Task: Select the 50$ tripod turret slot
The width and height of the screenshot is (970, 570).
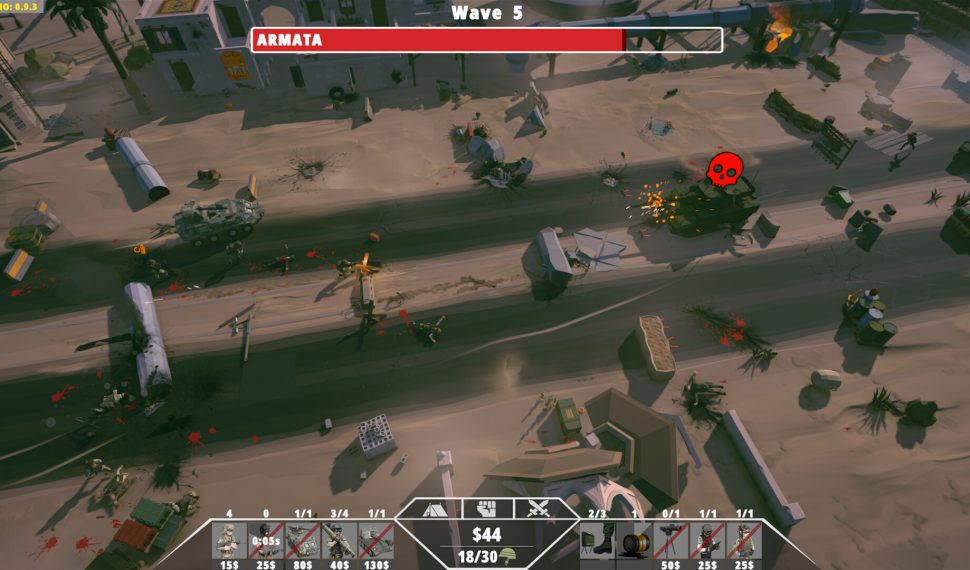Action: point(670,541)
